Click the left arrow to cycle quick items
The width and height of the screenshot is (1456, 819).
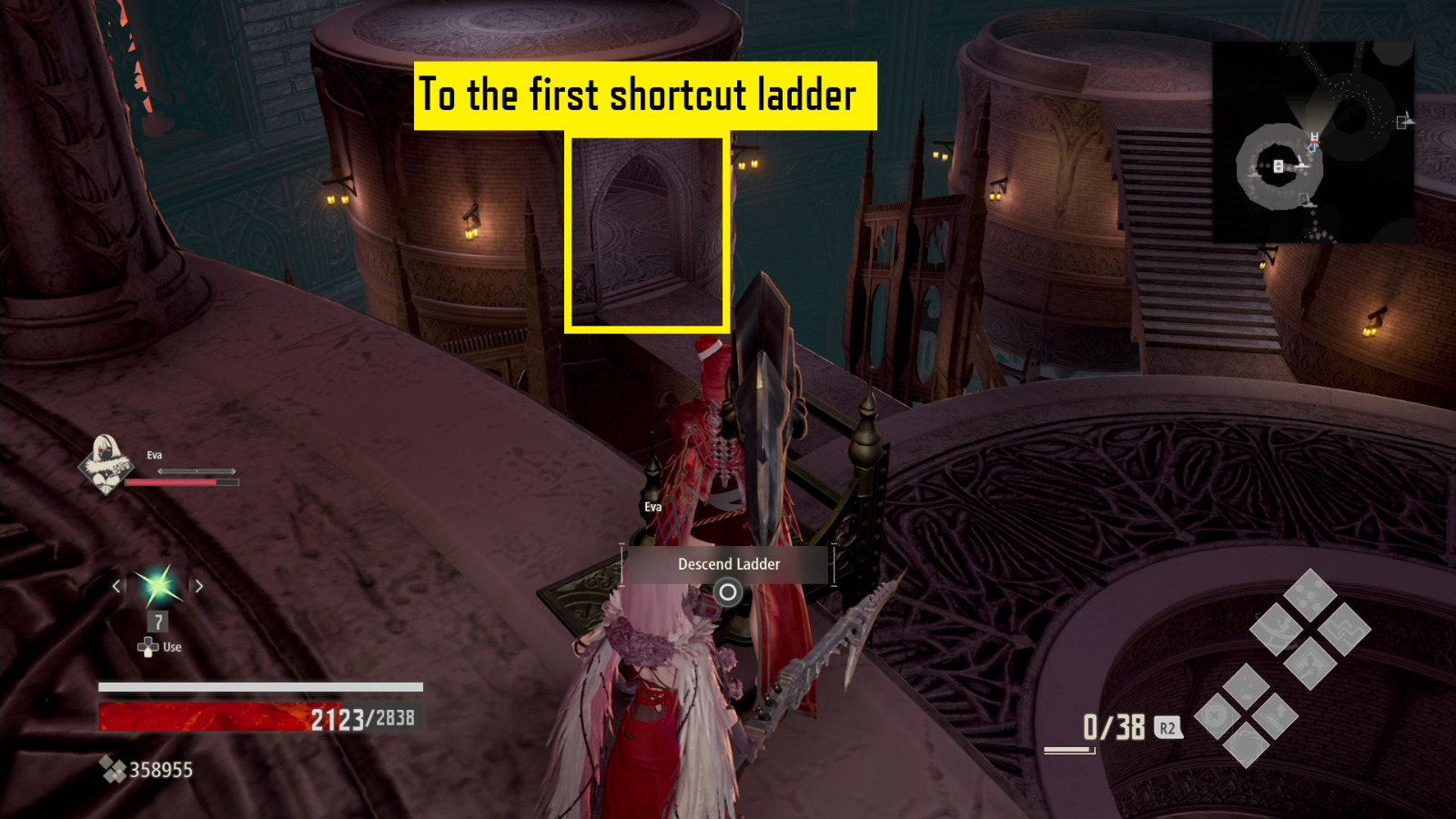116,586
